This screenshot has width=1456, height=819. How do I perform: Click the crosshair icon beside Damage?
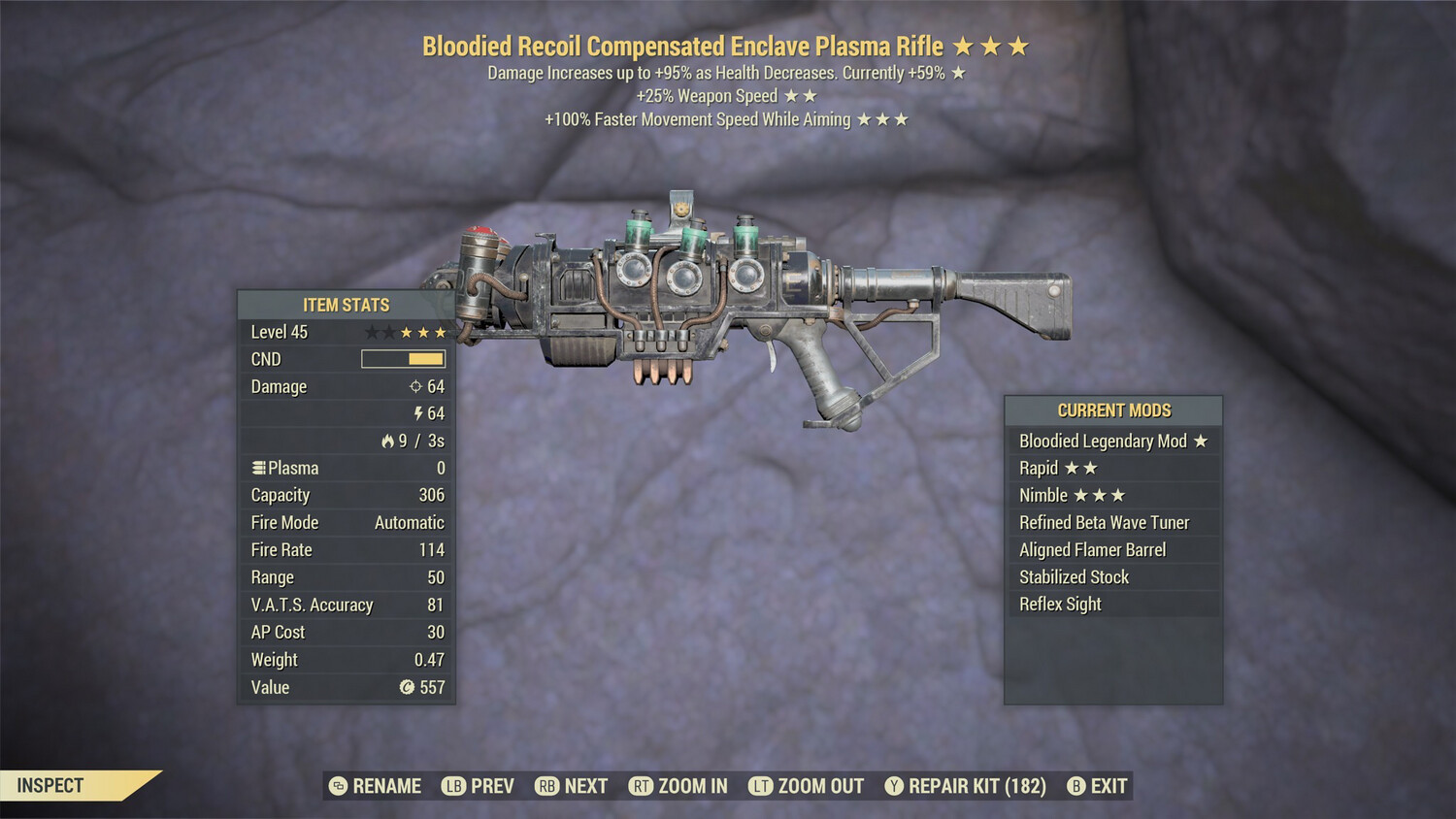coord(417,386)
